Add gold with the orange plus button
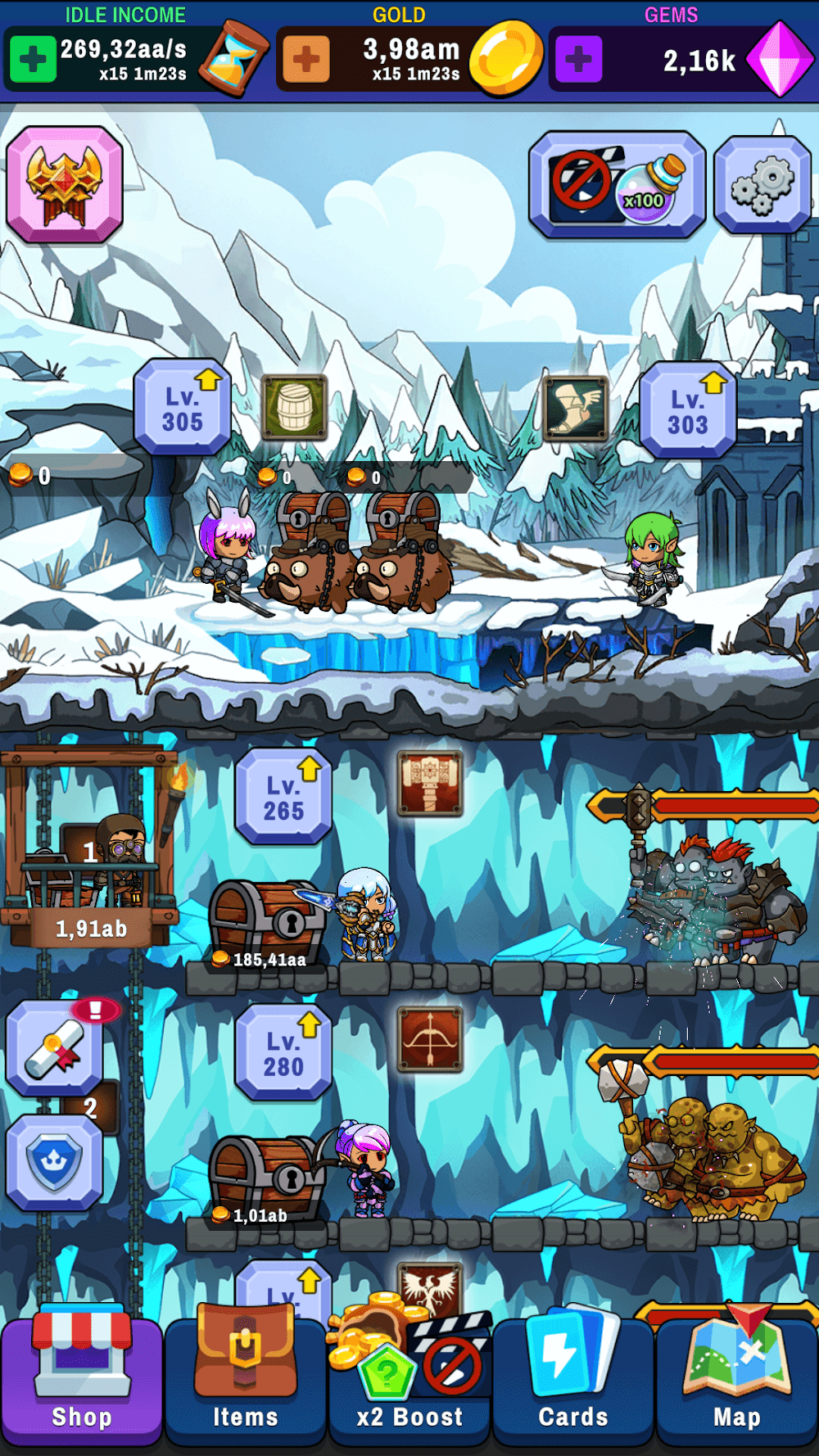The width and height of the screenshot is (819, 1456). (306, 59)
